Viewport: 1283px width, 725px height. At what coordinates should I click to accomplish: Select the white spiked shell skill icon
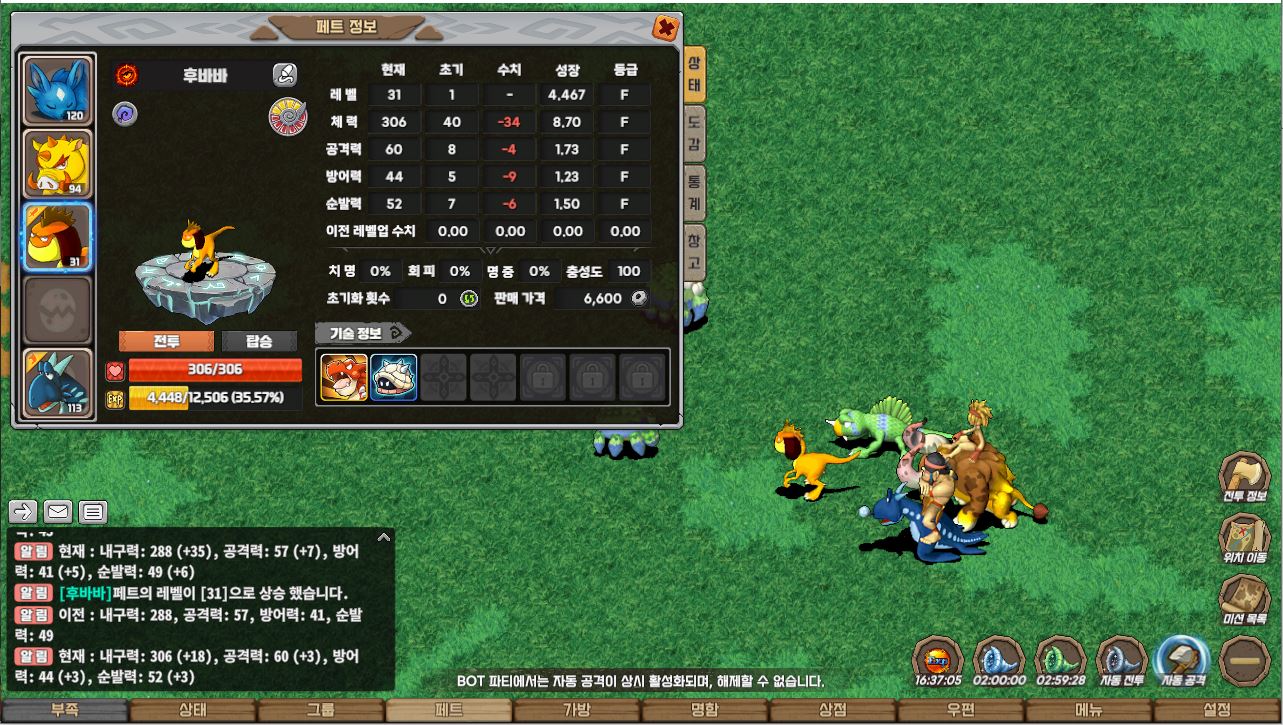coord(394,377)
